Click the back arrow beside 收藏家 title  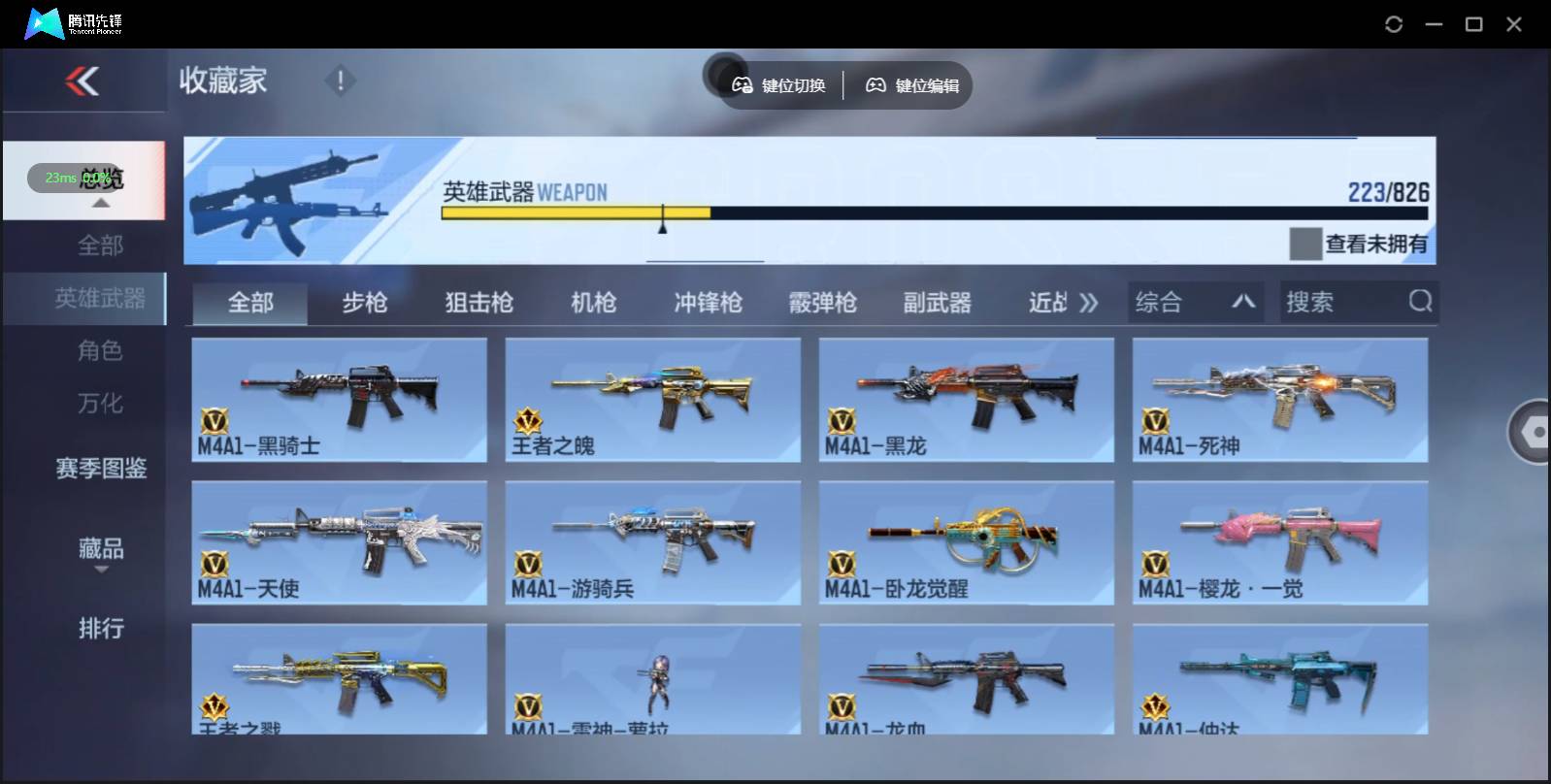(x=84, y=81)
